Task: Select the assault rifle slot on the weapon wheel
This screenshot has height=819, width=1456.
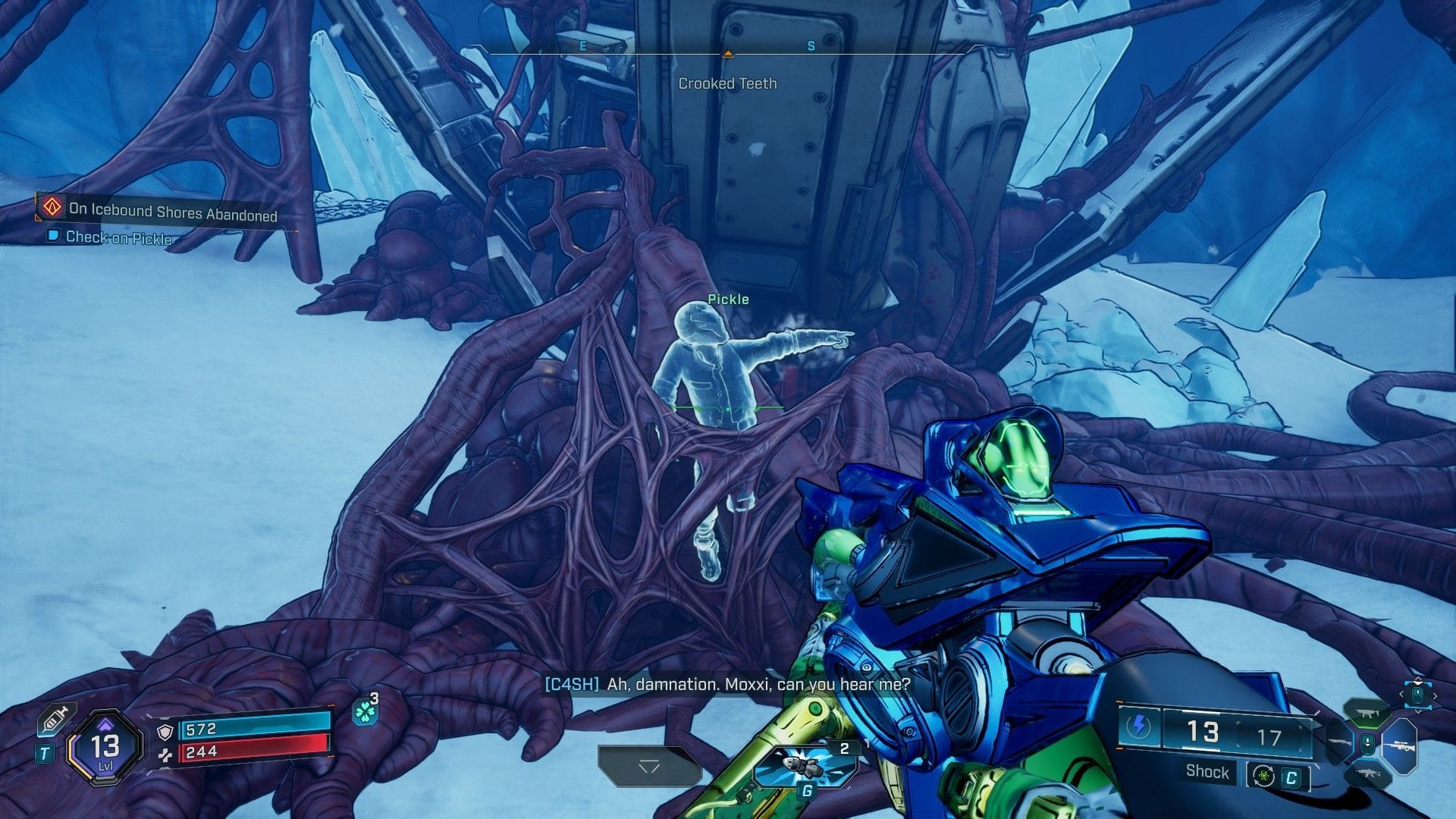Action: [1369, 773]
